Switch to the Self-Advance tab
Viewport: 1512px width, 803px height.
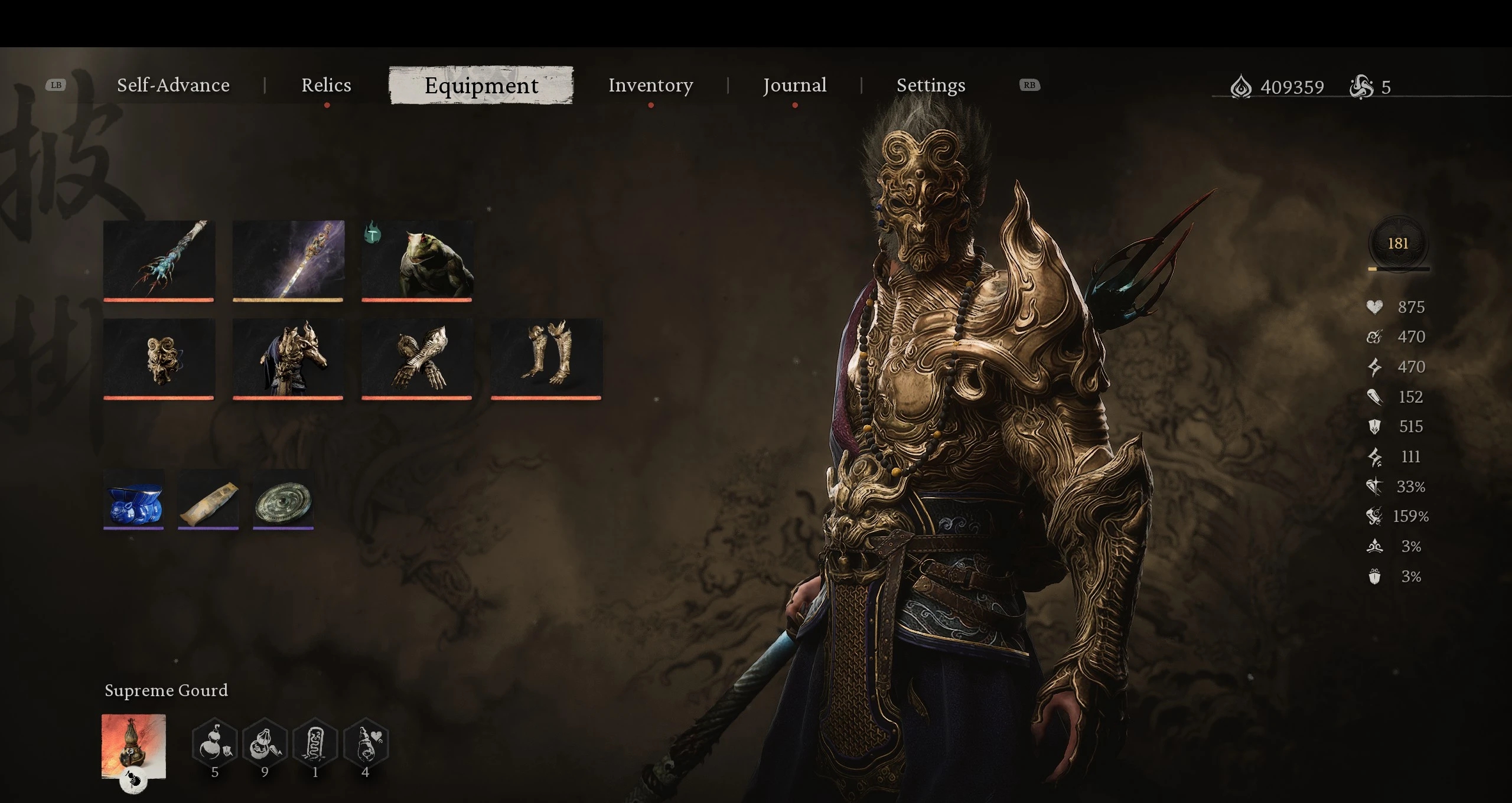[x=173, y=86]
